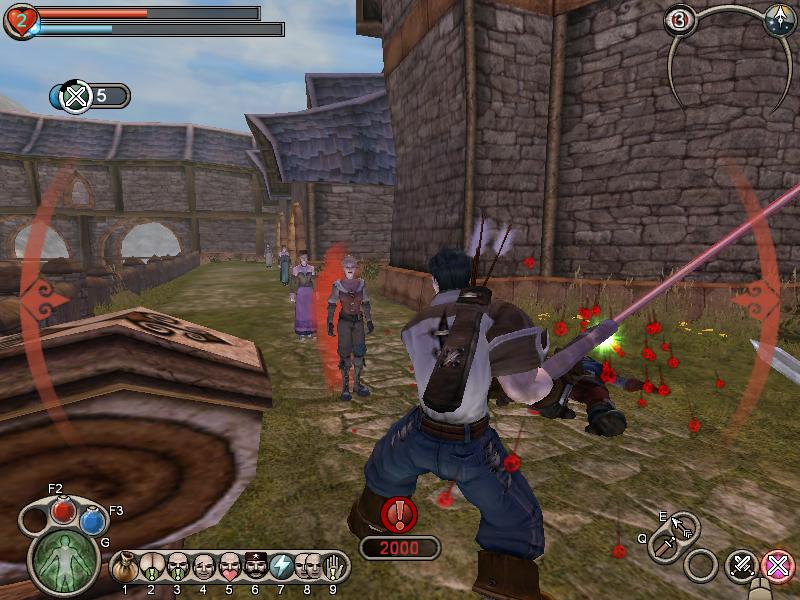Click the crossed swords combat icon

741,566
